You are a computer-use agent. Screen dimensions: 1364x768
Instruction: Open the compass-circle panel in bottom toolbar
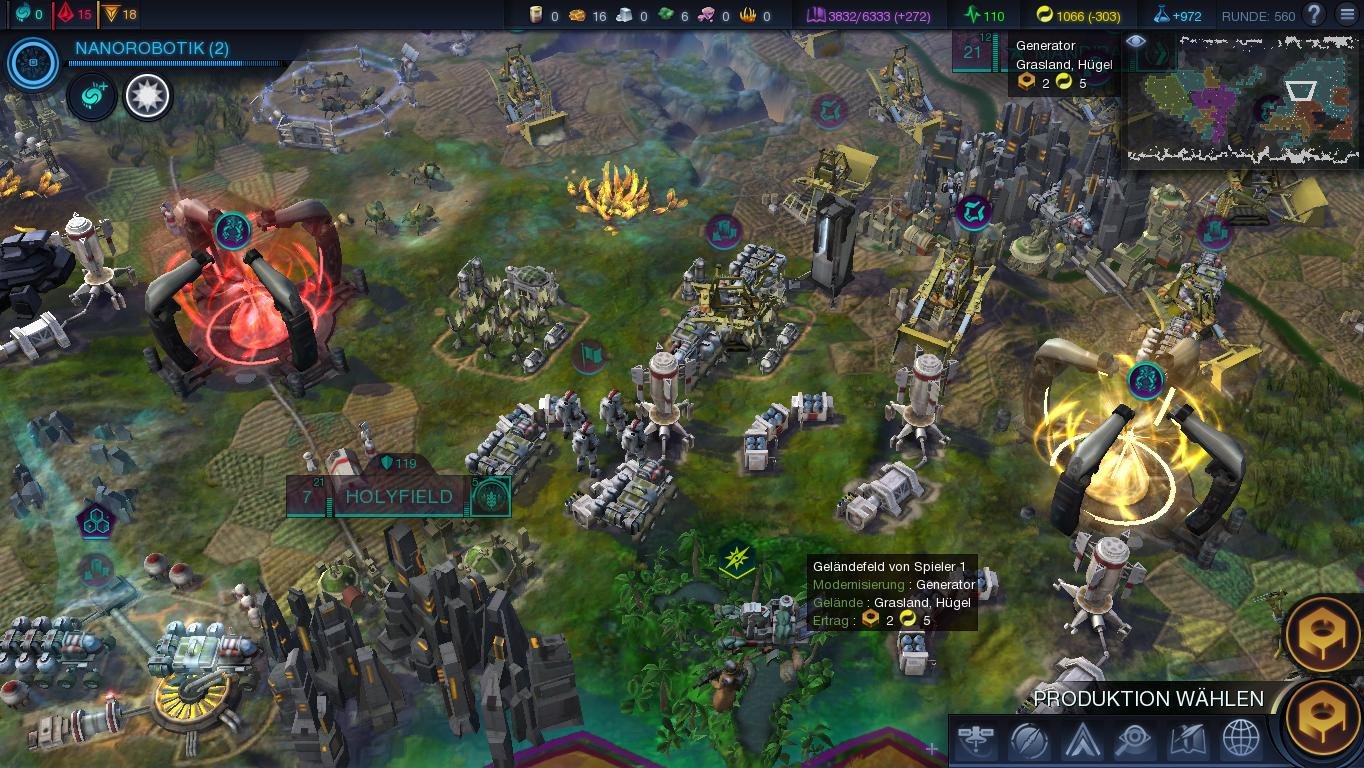point(1029,741)
